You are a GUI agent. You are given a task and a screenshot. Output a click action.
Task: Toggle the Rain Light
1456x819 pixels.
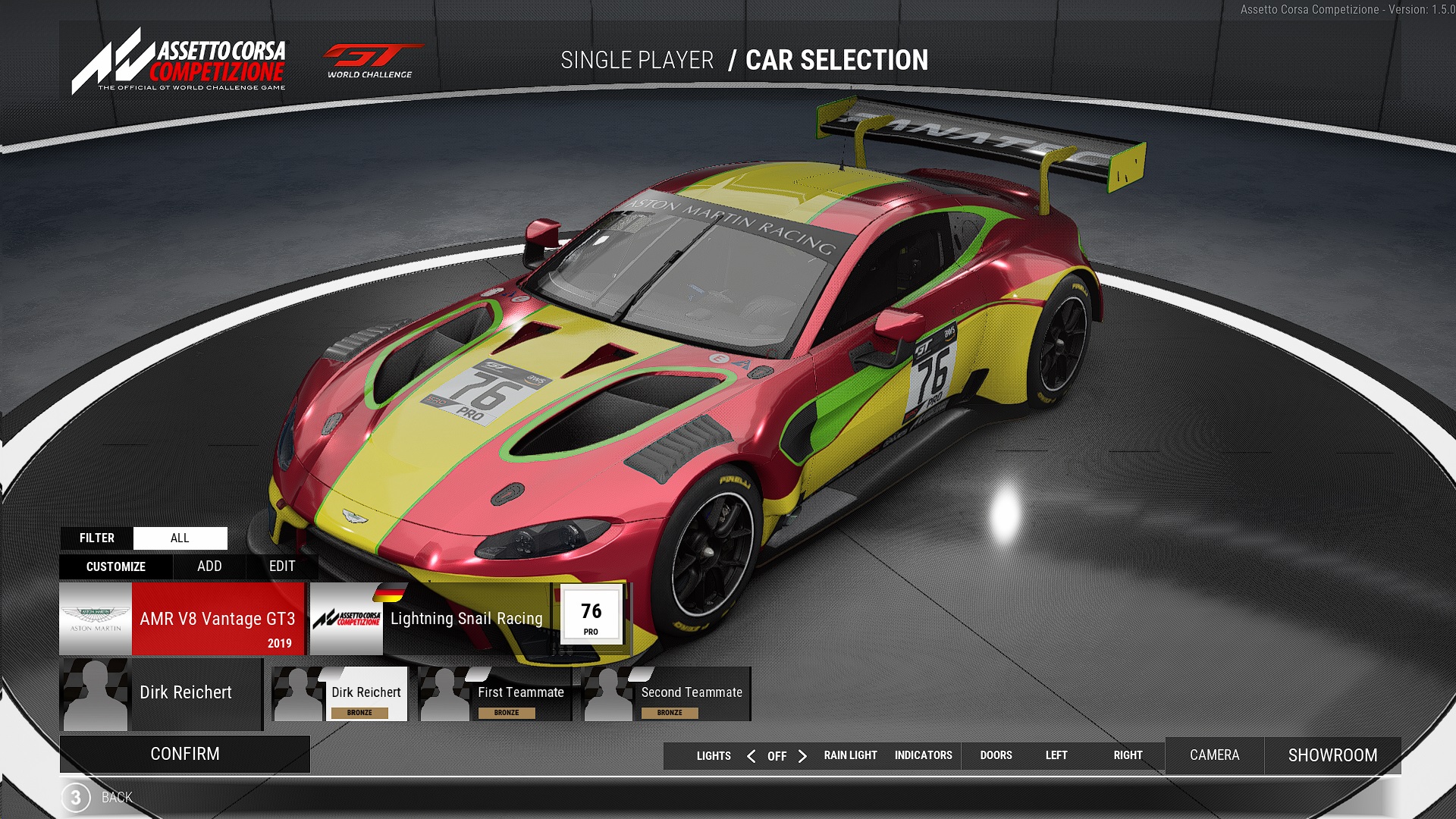(x=850, y=755)
